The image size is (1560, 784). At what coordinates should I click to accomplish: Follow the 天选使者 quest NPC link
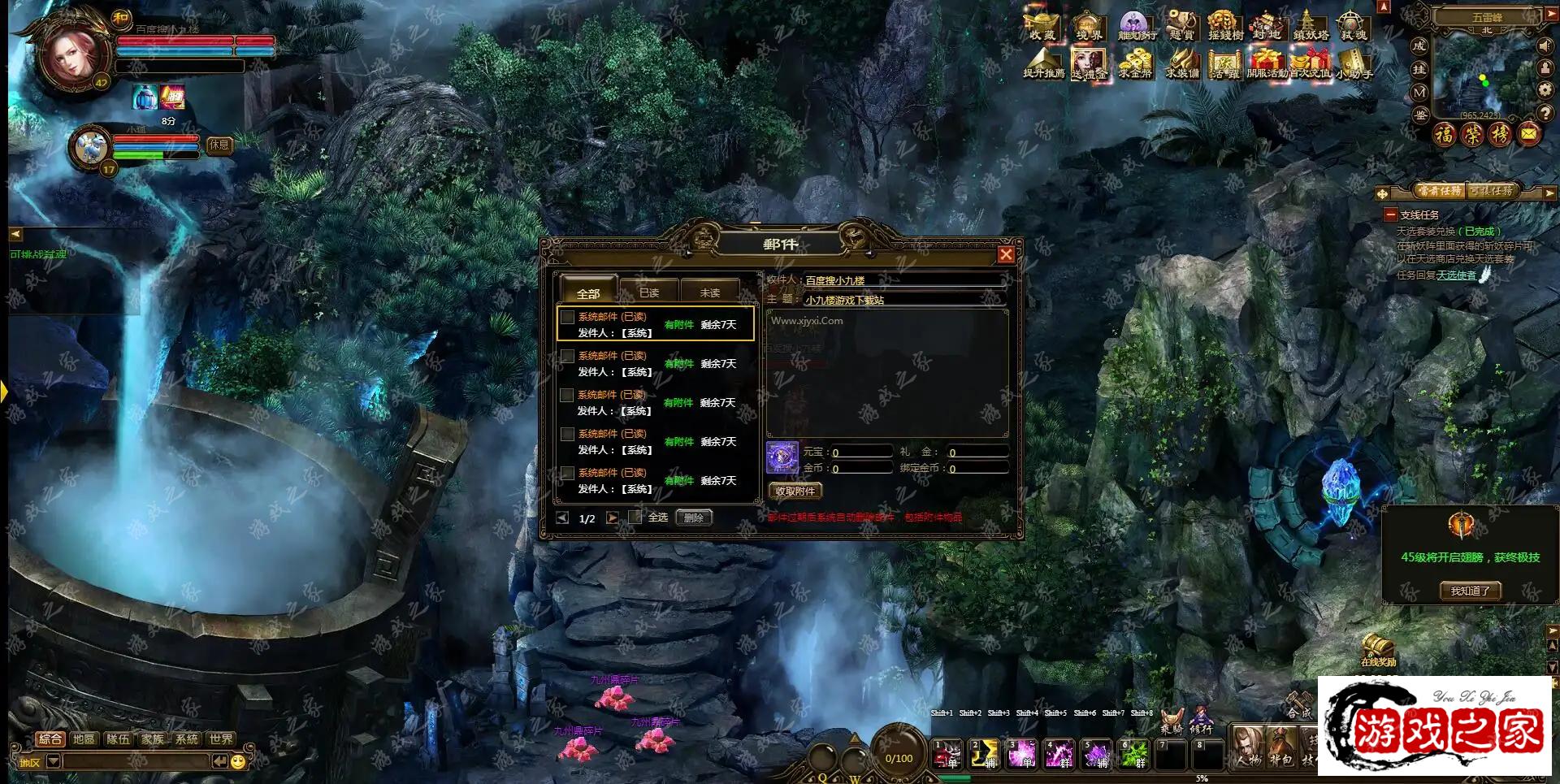[x=1456, y=275]
